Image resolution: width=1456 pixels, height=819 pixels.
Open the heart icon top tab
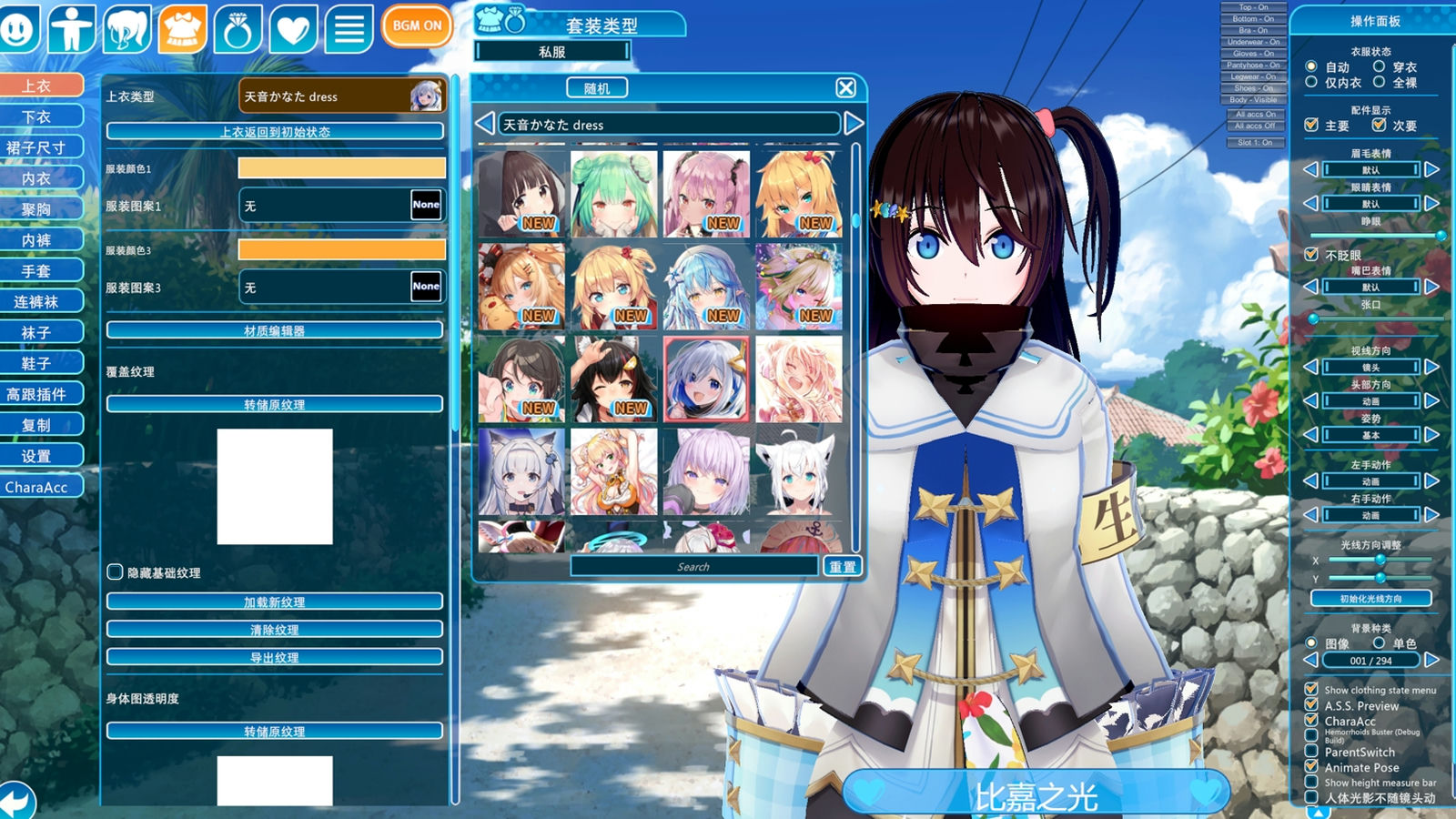coord(292,29)
